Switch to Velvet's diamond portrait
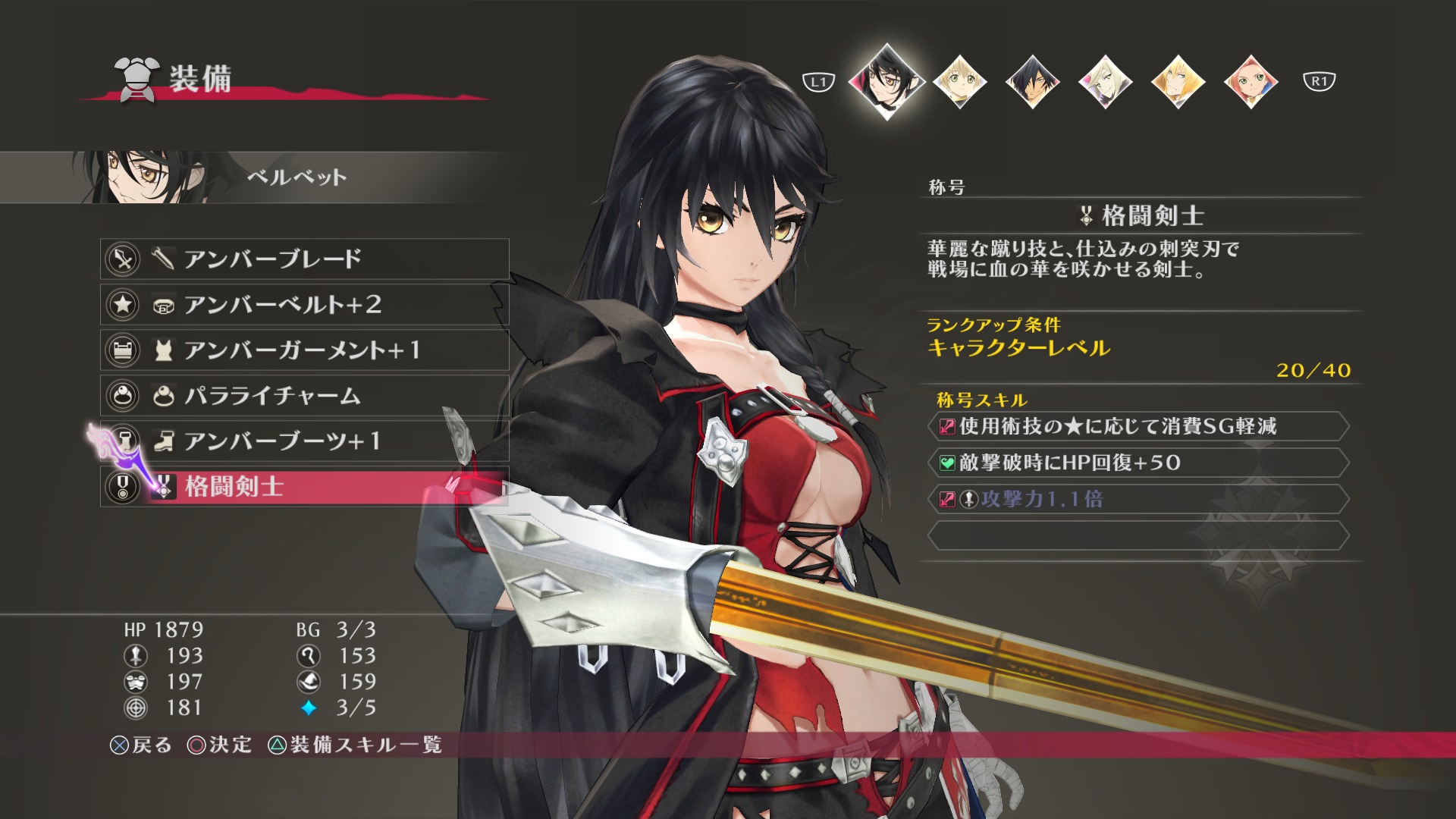Image resolution: width=1456 pixels, height=819 pixels. pos(886,81)
